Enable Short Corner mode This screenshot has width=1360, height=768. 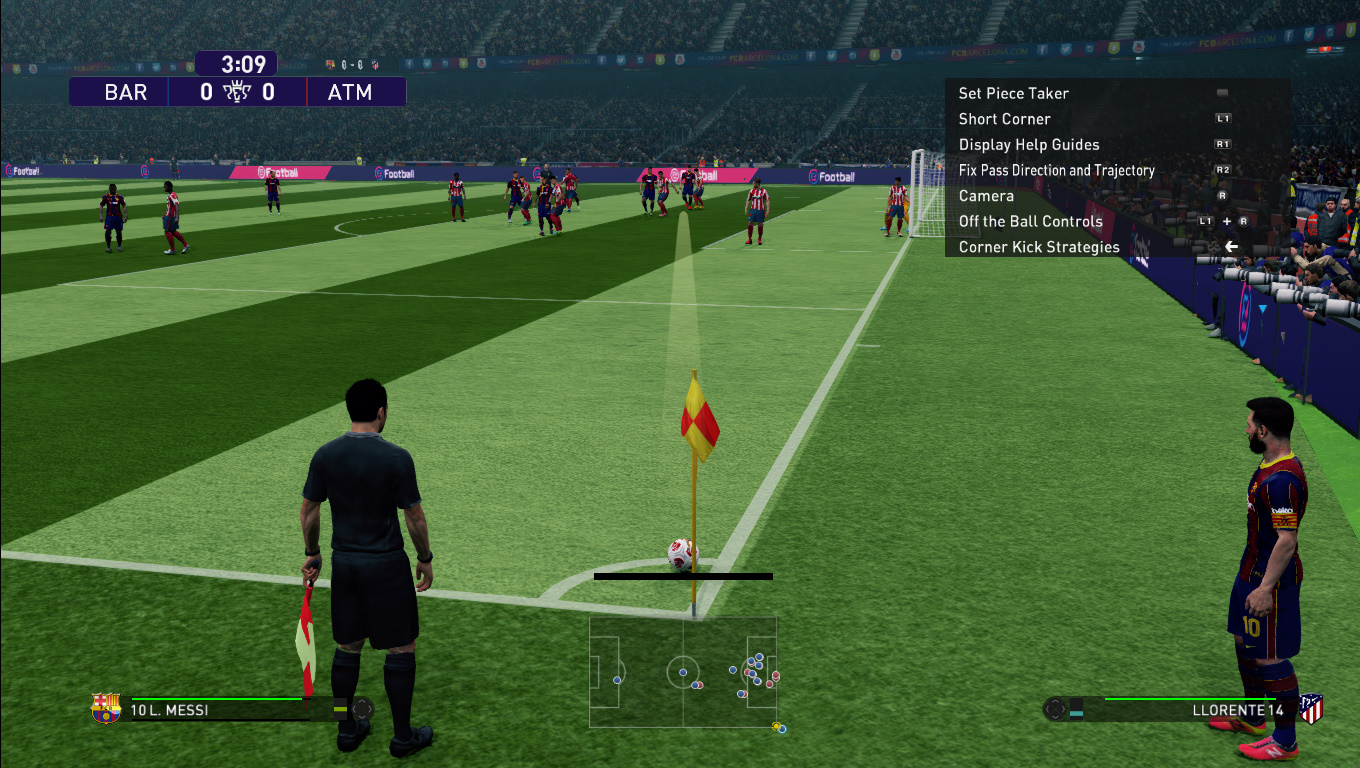(1004, 119)
